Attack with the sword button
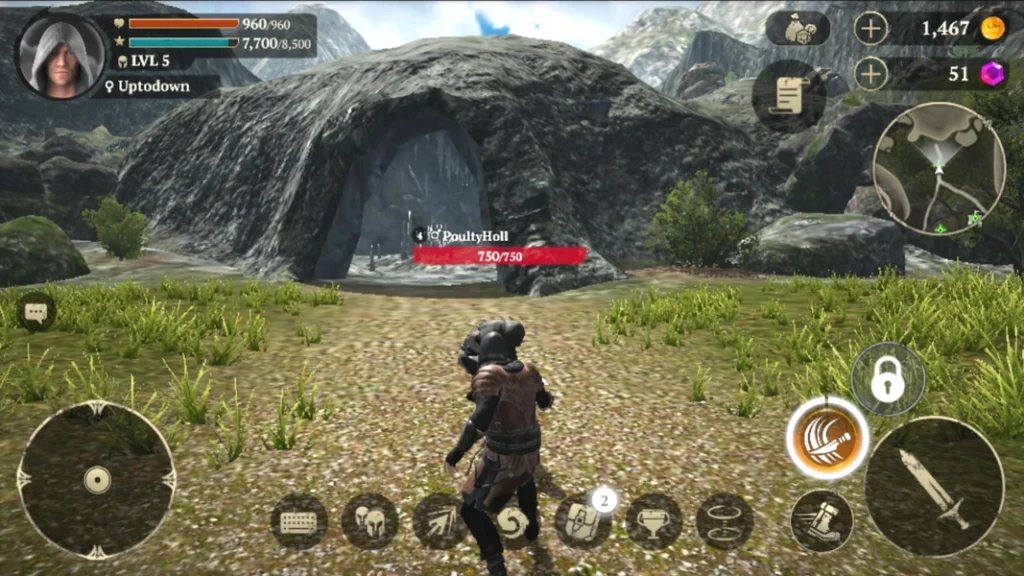The width and height of the screenshot is (1024, 576). (x=934, y=486)
